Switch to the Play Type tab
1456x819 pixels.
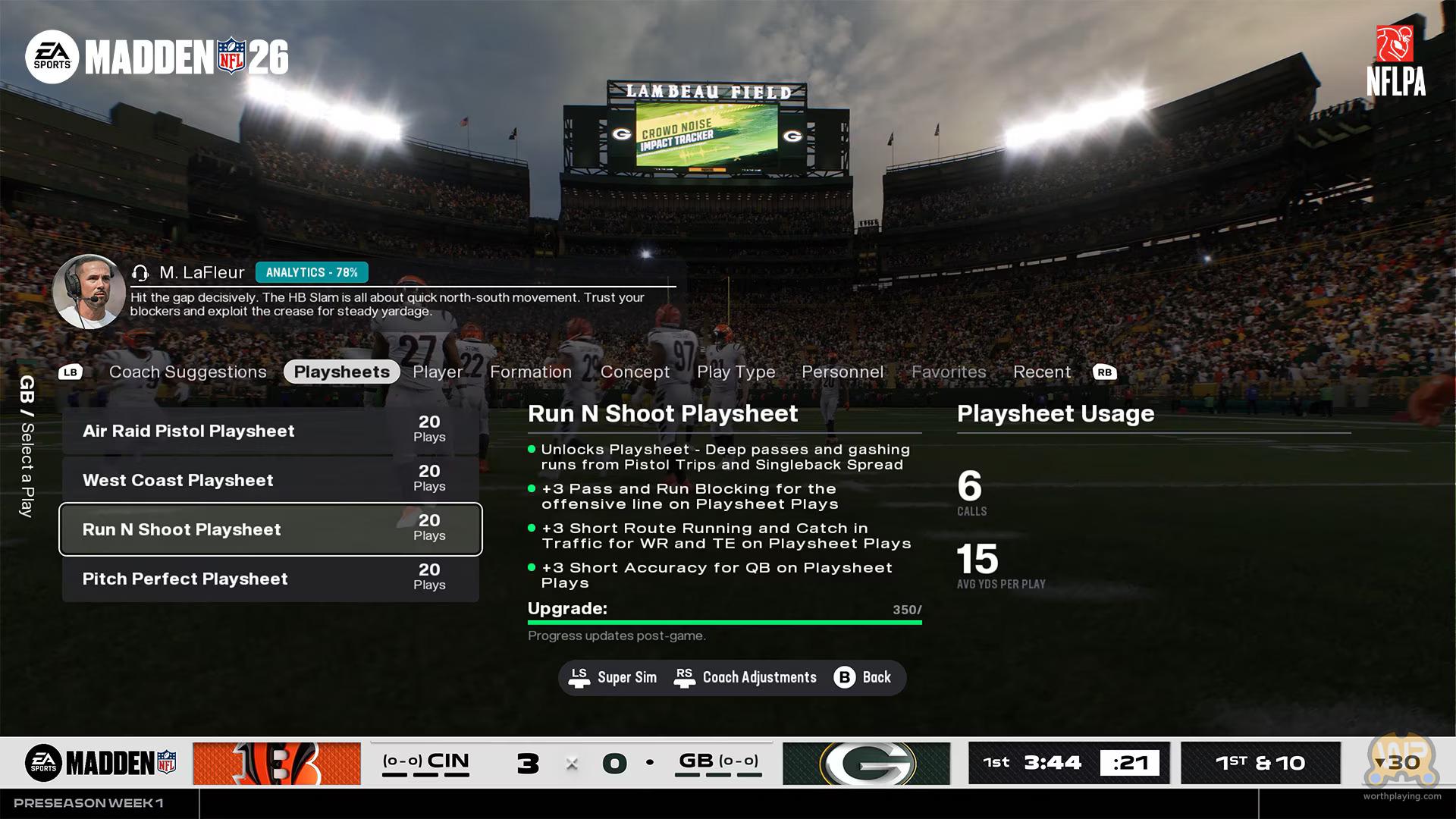pos(736,372)
